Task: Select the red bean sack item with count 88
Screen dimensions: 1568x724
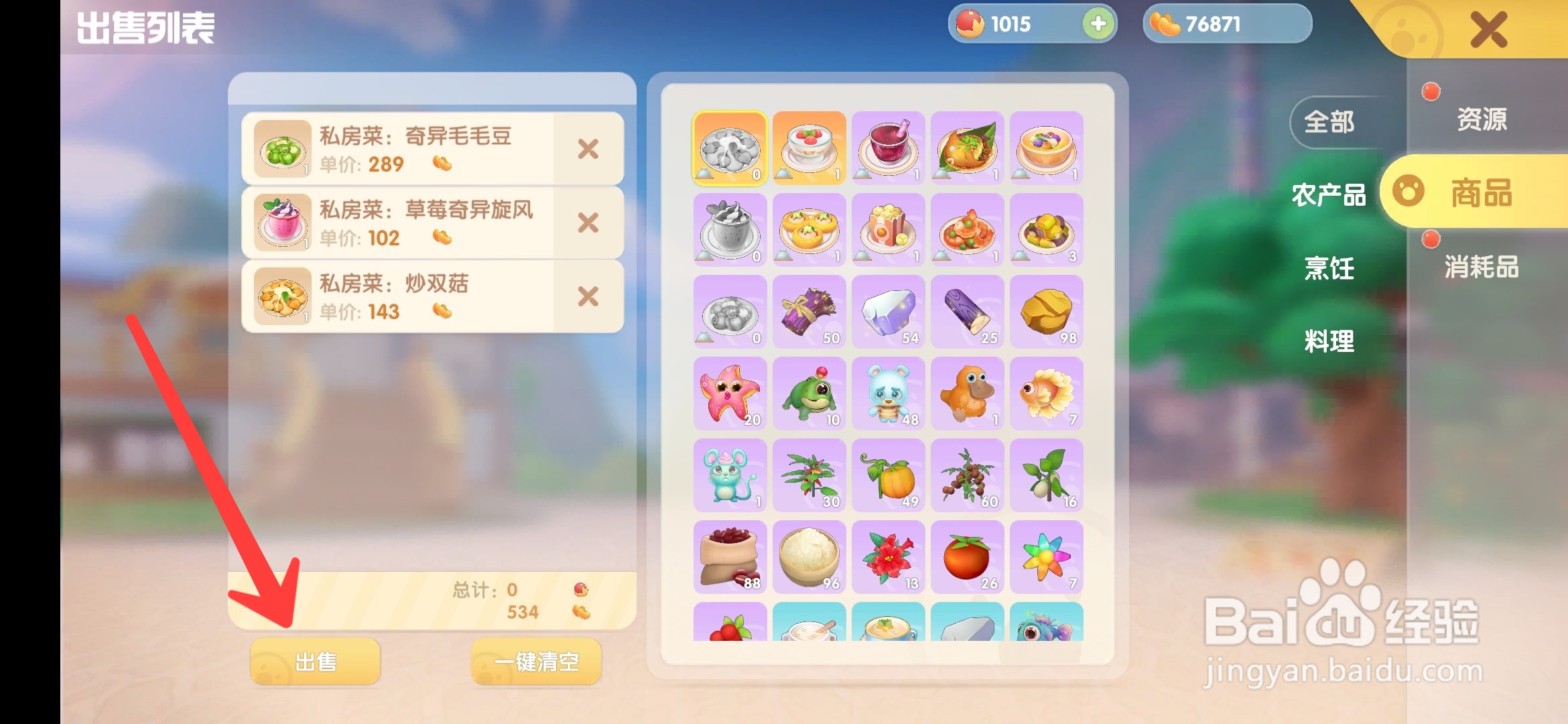Action: (x=729, y=558)
